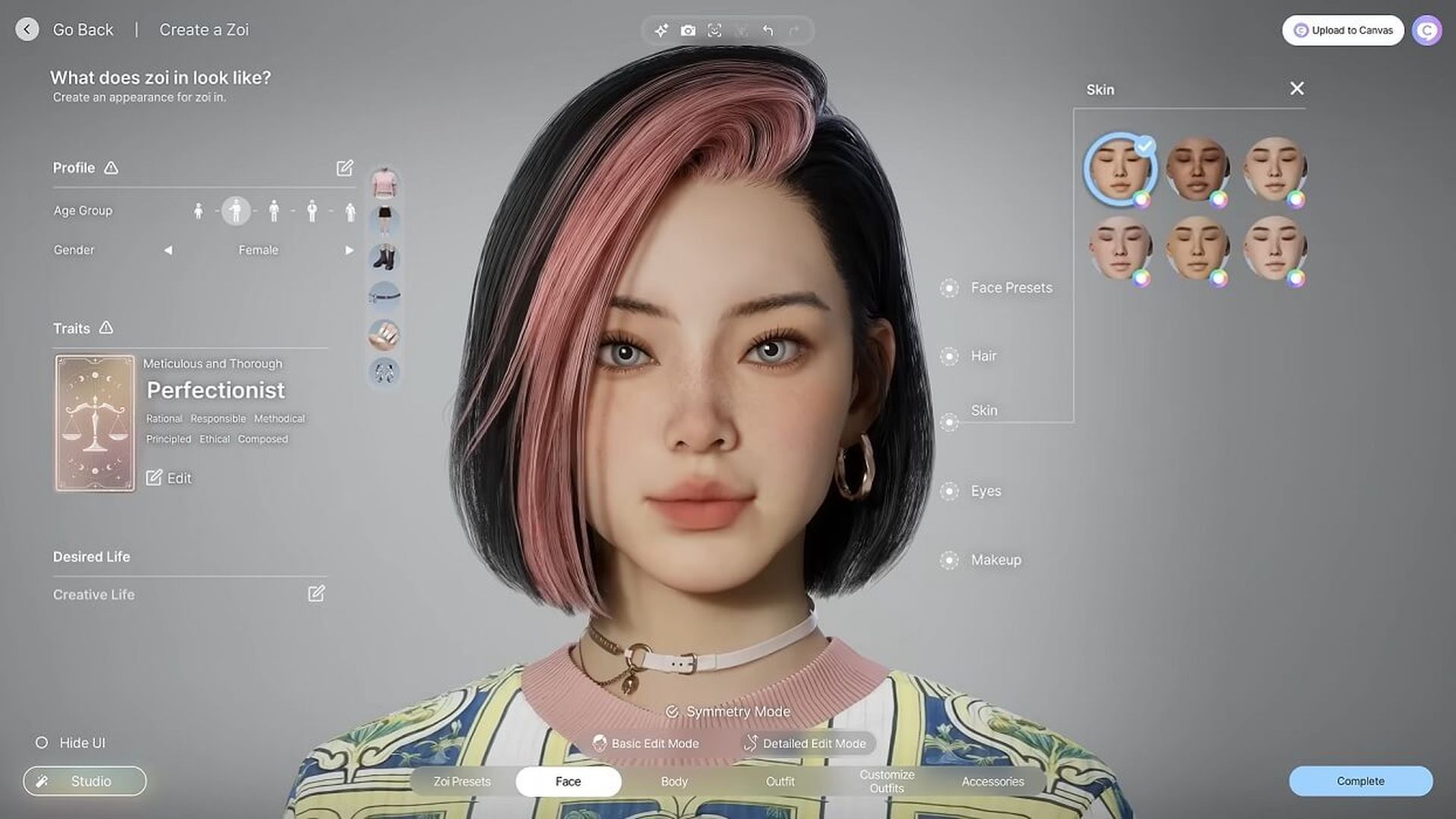Close the Skin panel

(1297, 89)
